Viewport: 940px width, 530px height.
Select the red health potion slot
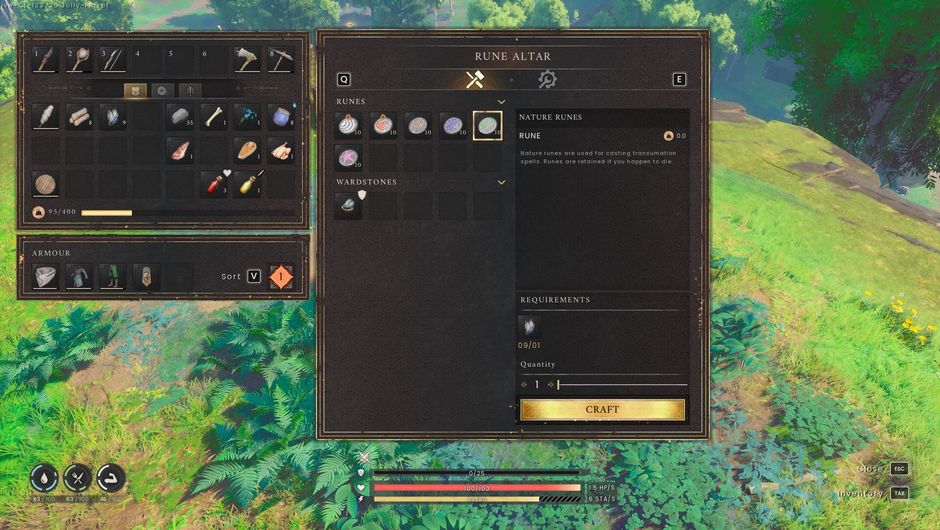215,184
